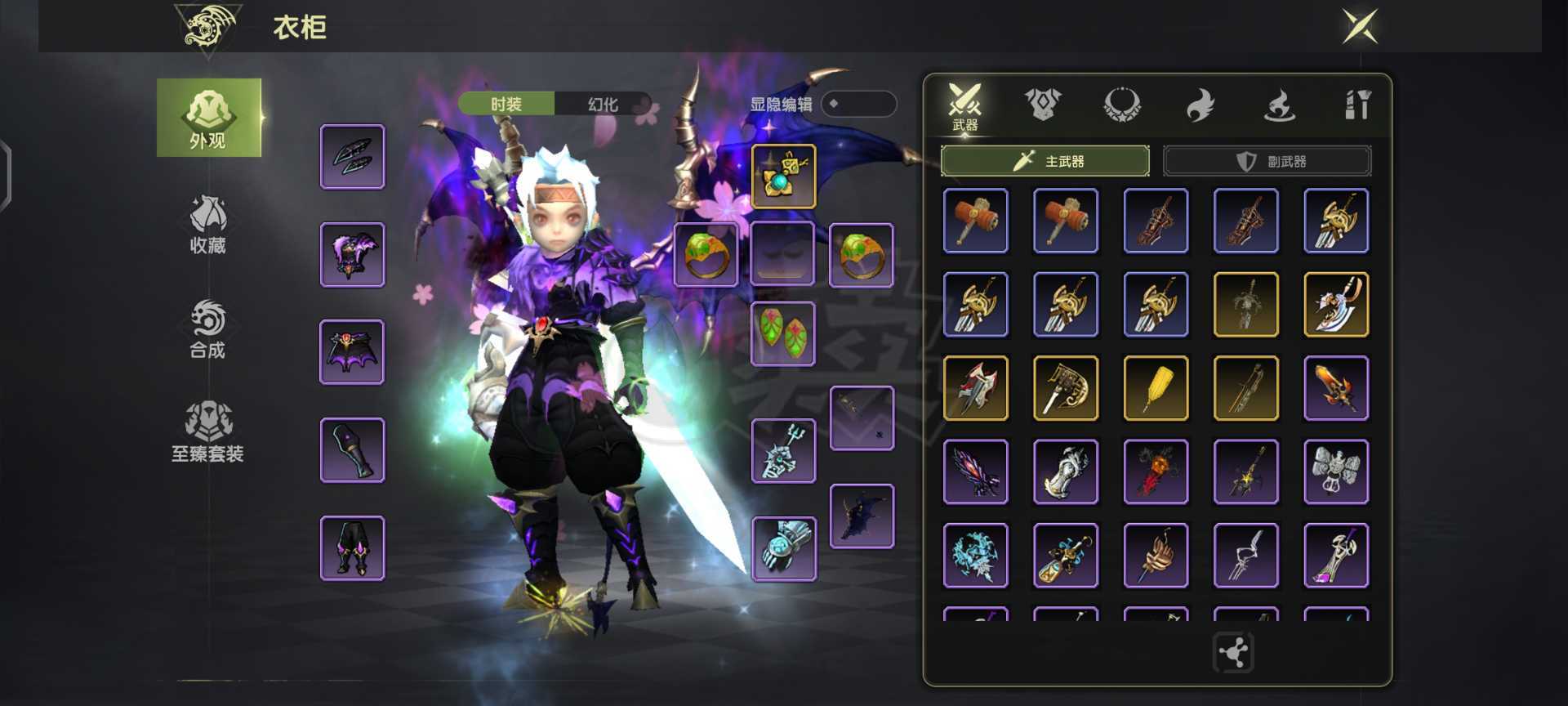This screenshot has height=706, width=1568.
Task: Select the green earrings accessory slot
Action: point(783,333)
